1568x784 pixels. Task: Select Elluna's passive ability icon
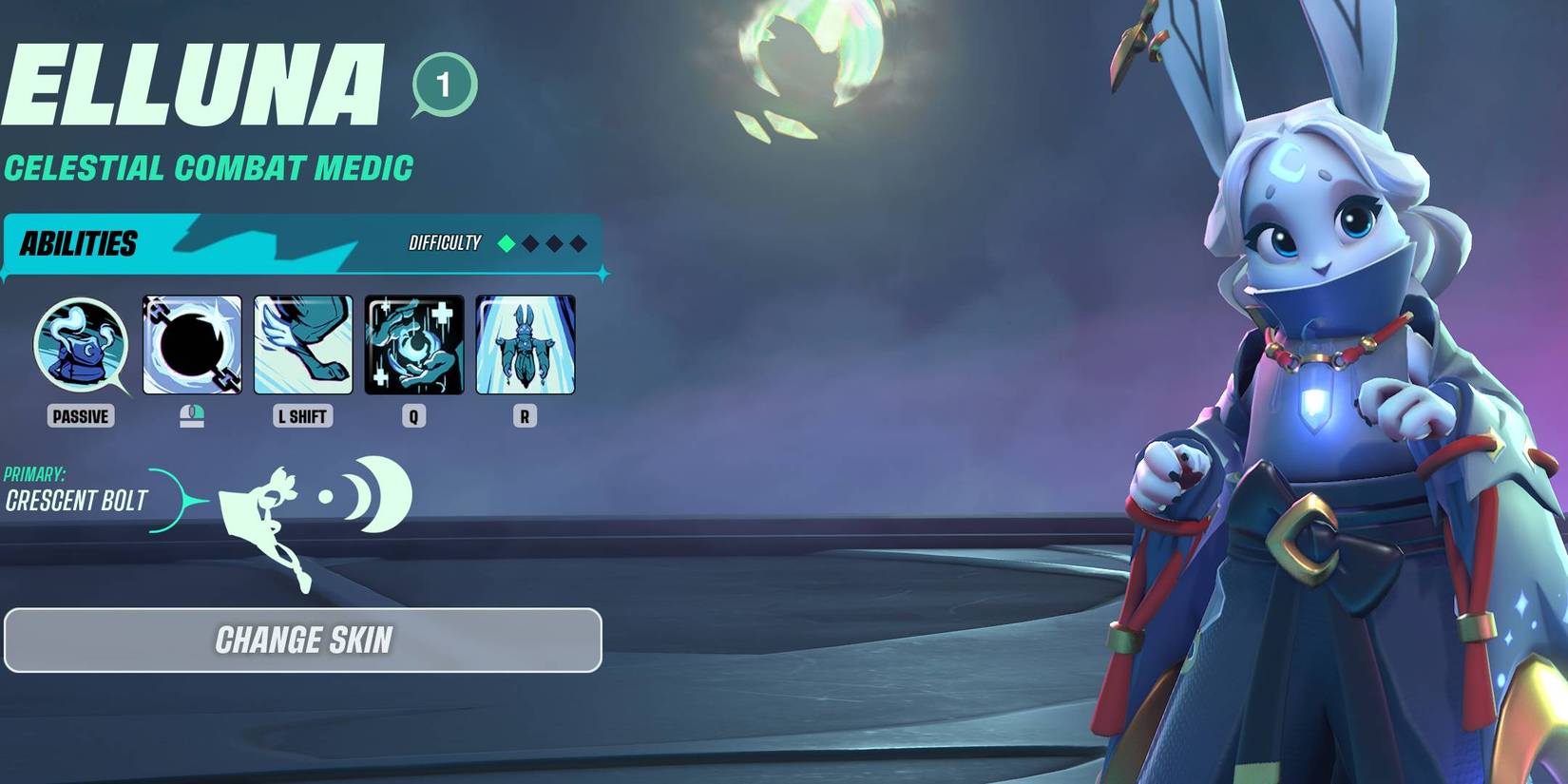81,345
